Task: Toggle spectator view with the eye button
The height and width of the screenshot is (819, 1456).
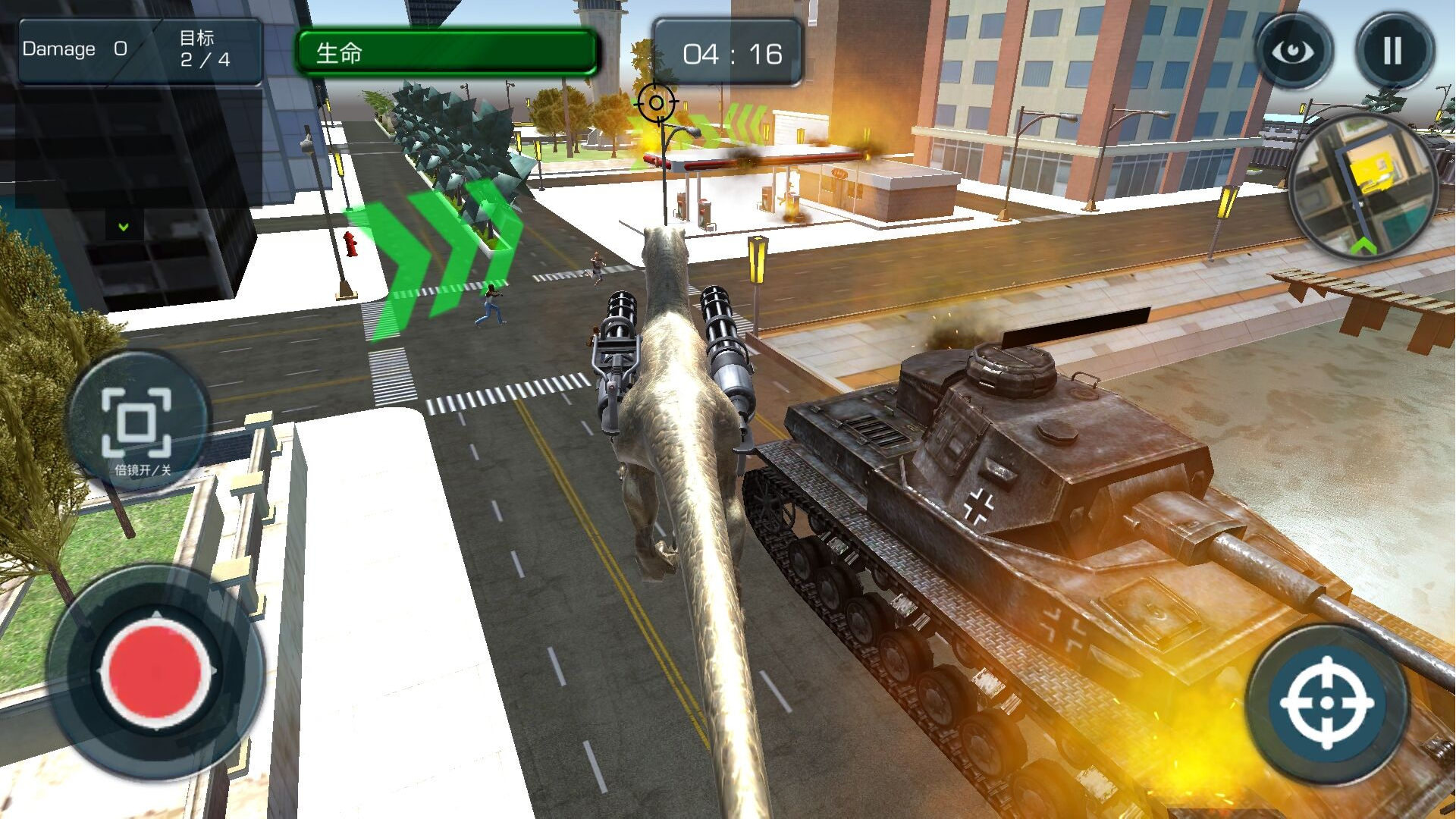Action: point(1294,50)
